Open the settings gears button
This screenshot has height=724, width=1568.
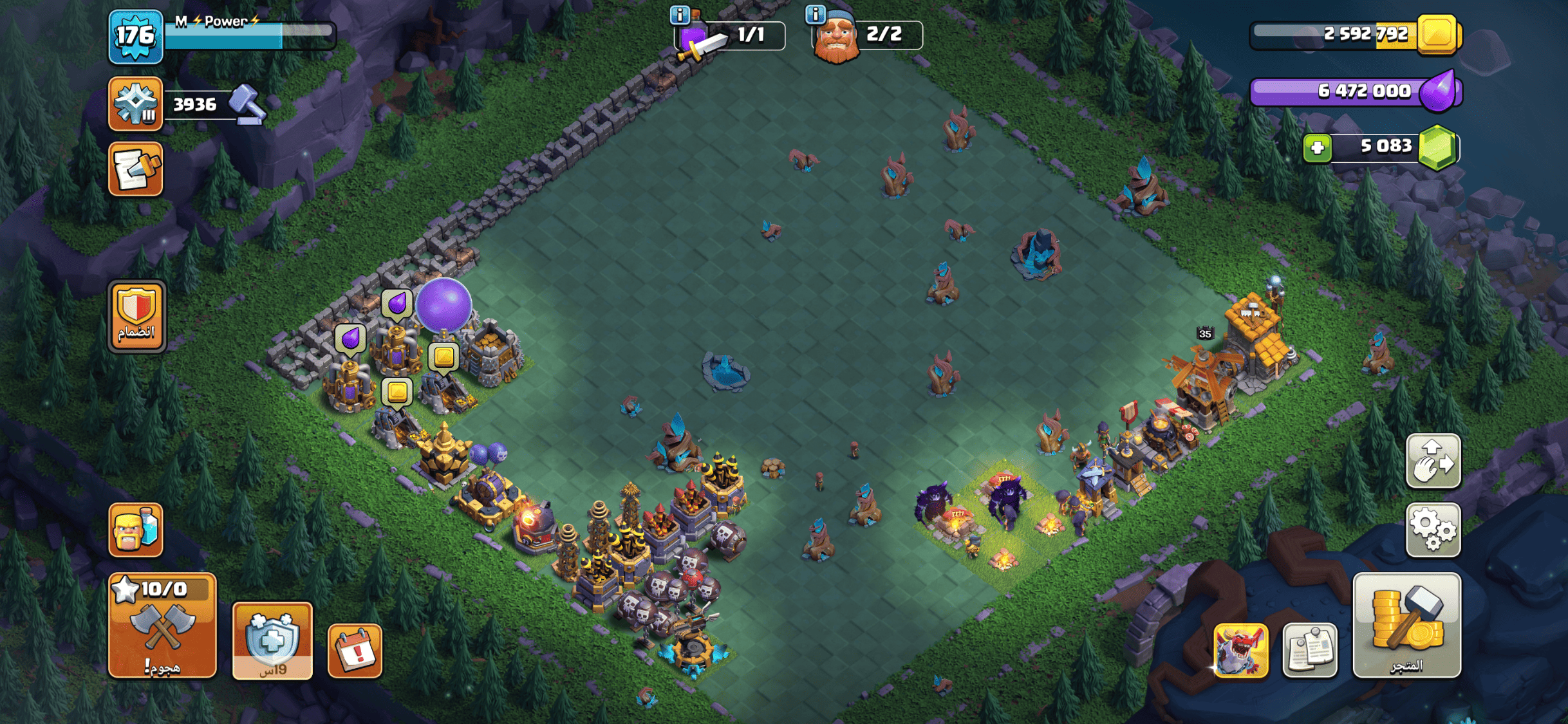1433,530
